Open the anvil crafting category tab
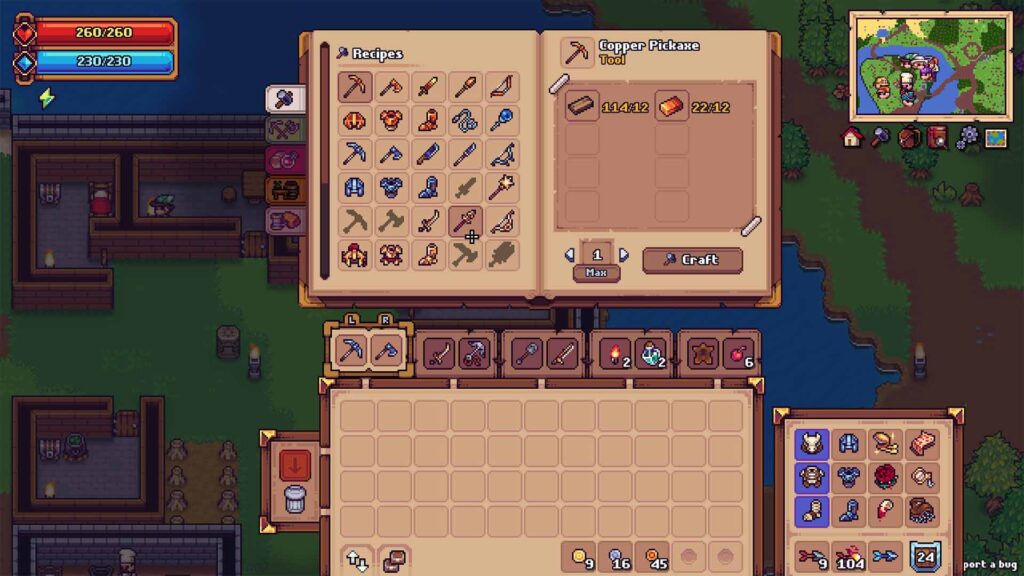Image resolution: width=1024 pixels, height=576 pixels. 284,189
